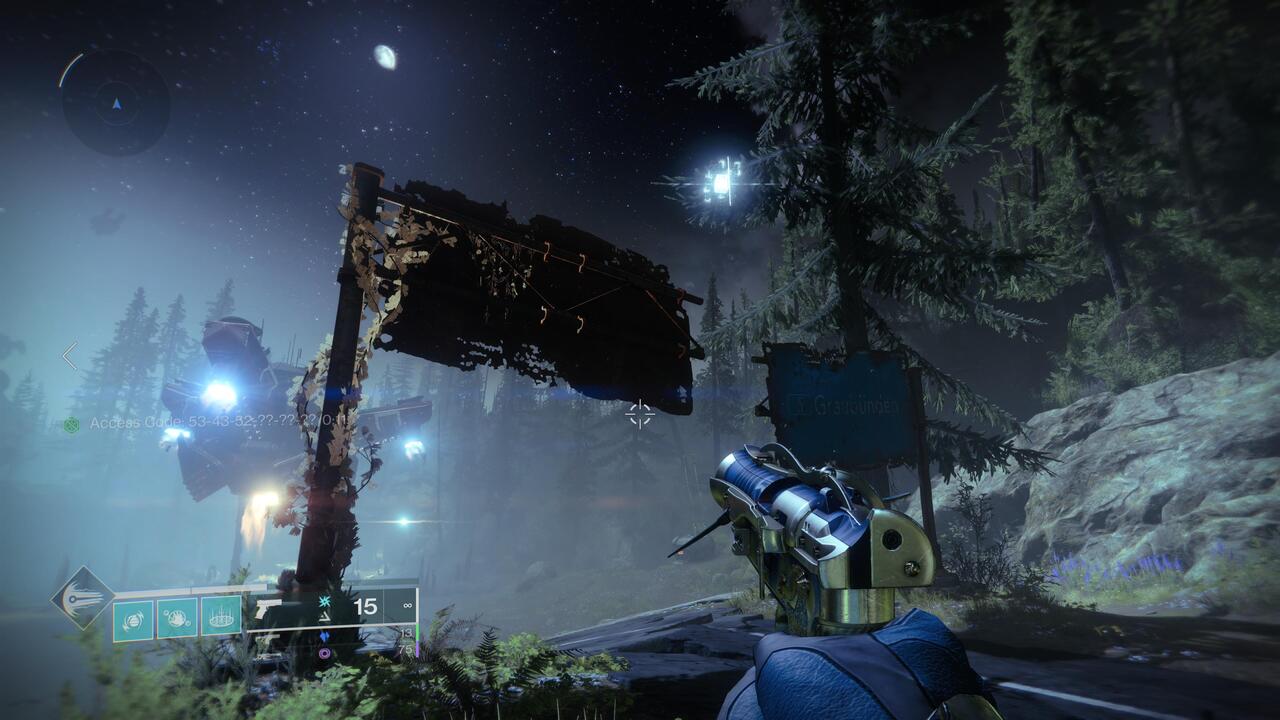Click the hand cannon weapon icon
The height and width of the screenshot is (720, 1280).
click(x=267, y=607)
